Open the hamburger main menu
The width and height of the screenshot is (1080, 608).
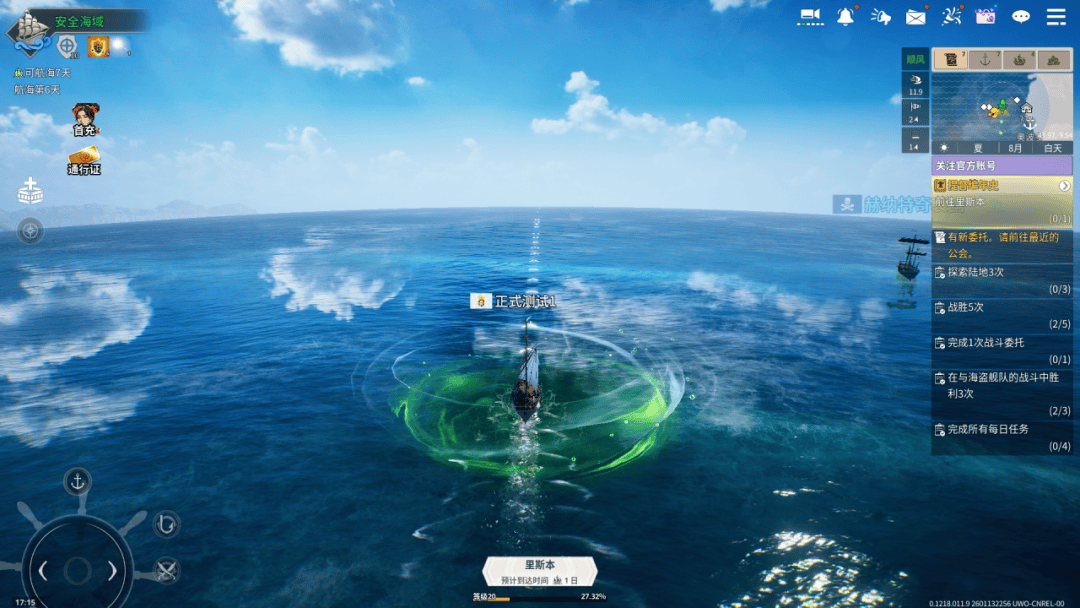tap(1056, 16)
